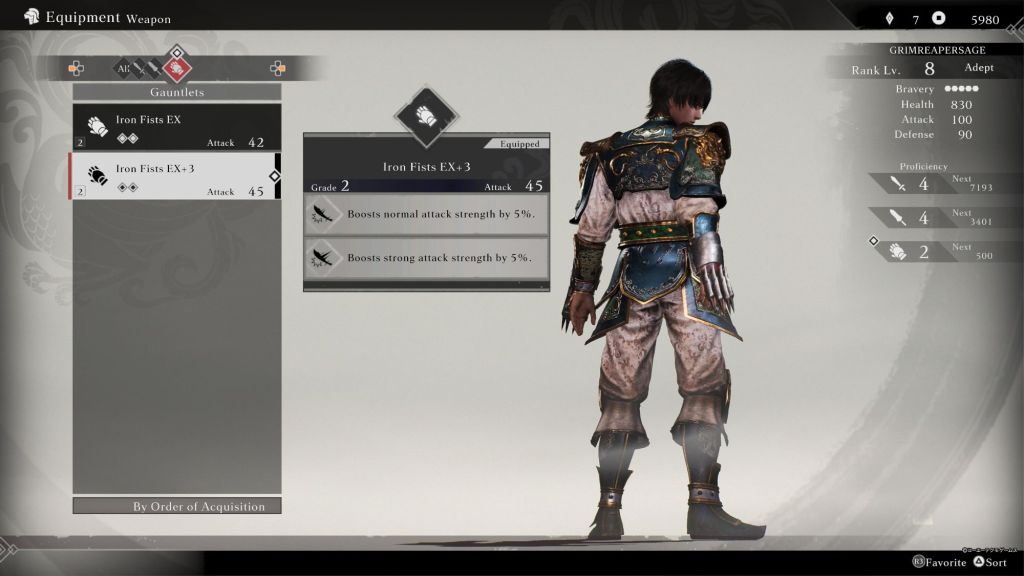Select the Iron Fists EX gauntlets
The image size is (1024, 576).
coord(176,127)
